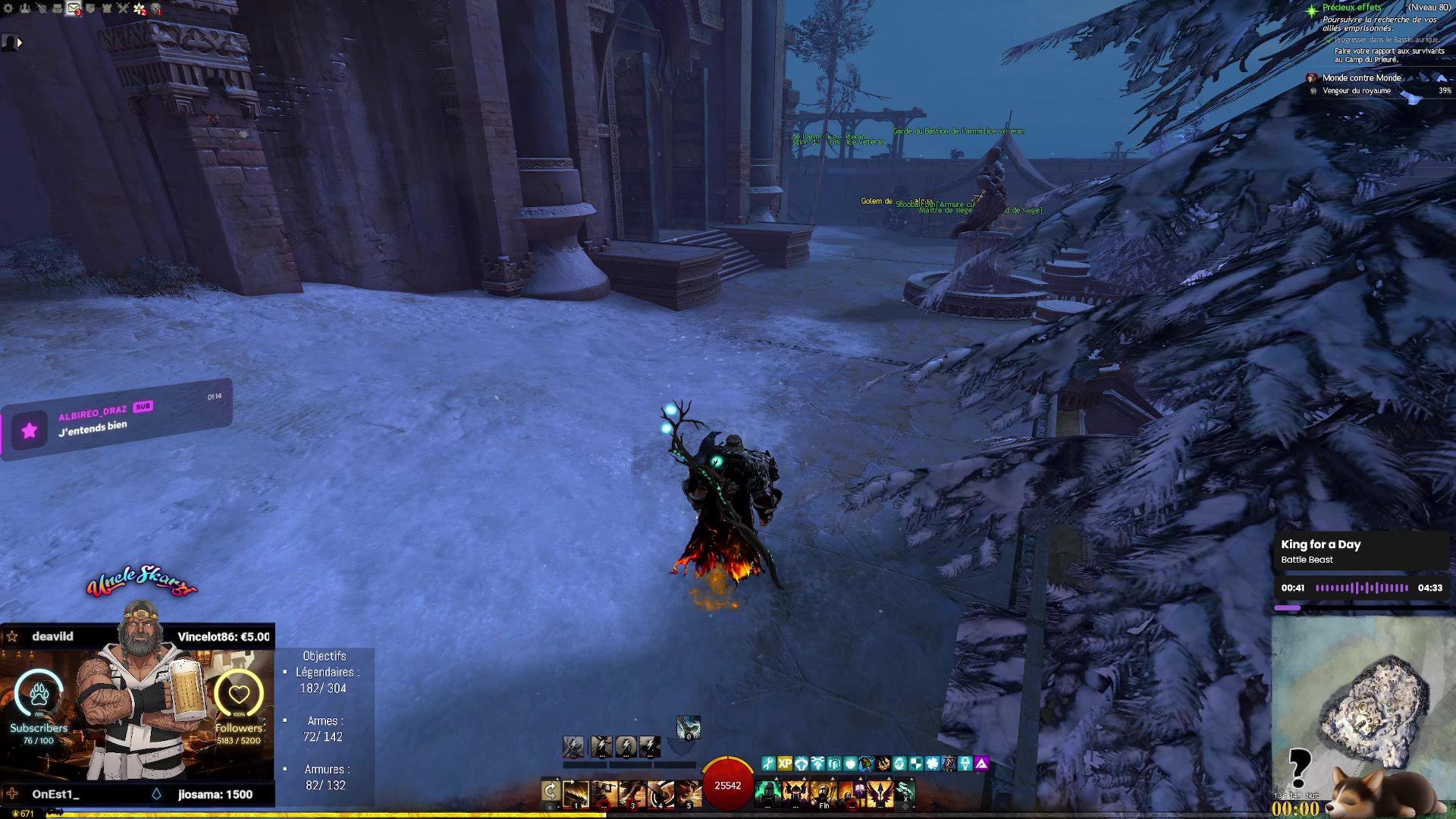This screenshot has height=819, width=1456.
Task: Open the Monde contre Monde tracker entry
Action: [x=1361, y=78]
